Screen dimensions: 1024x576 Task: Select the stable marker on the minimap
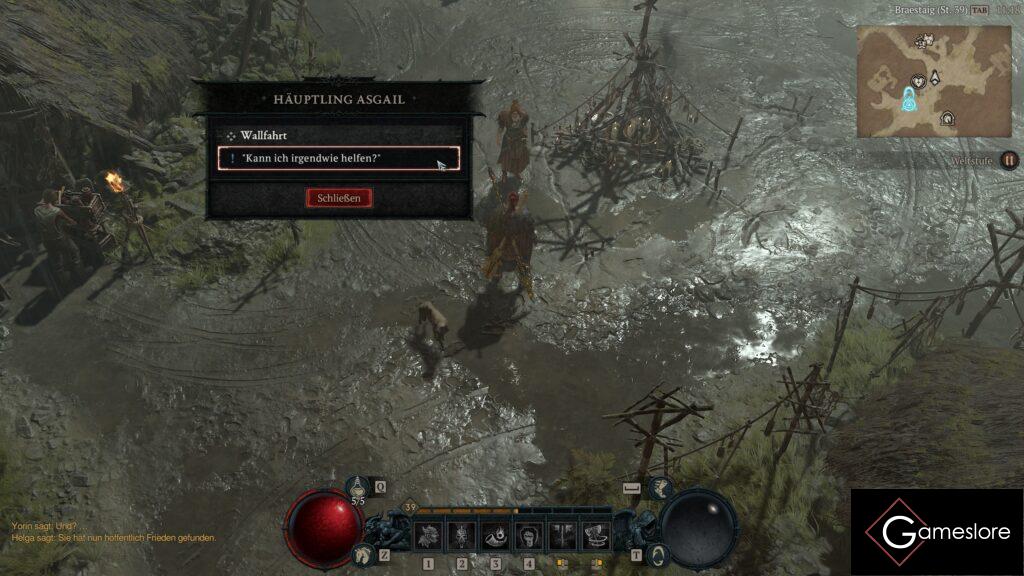pos(946,120)
